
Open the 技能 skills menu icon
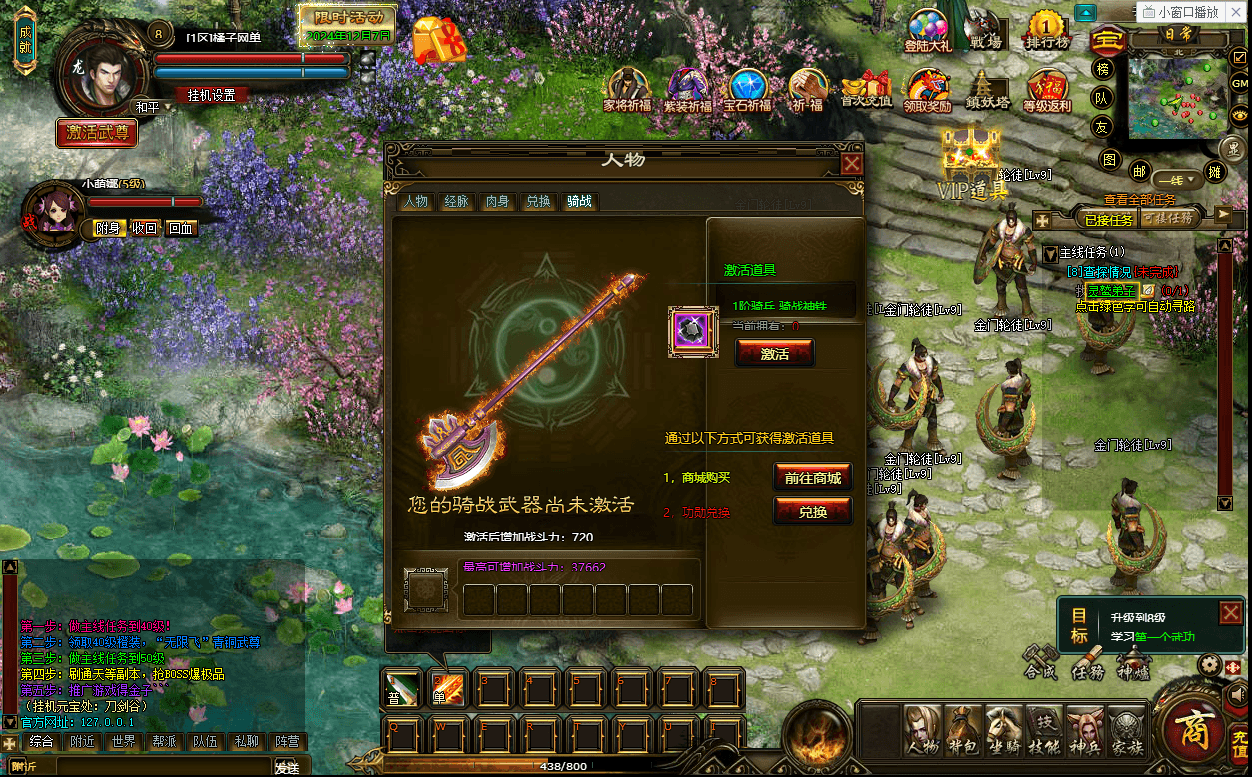pyautogui.click(x=1044, y=731)
